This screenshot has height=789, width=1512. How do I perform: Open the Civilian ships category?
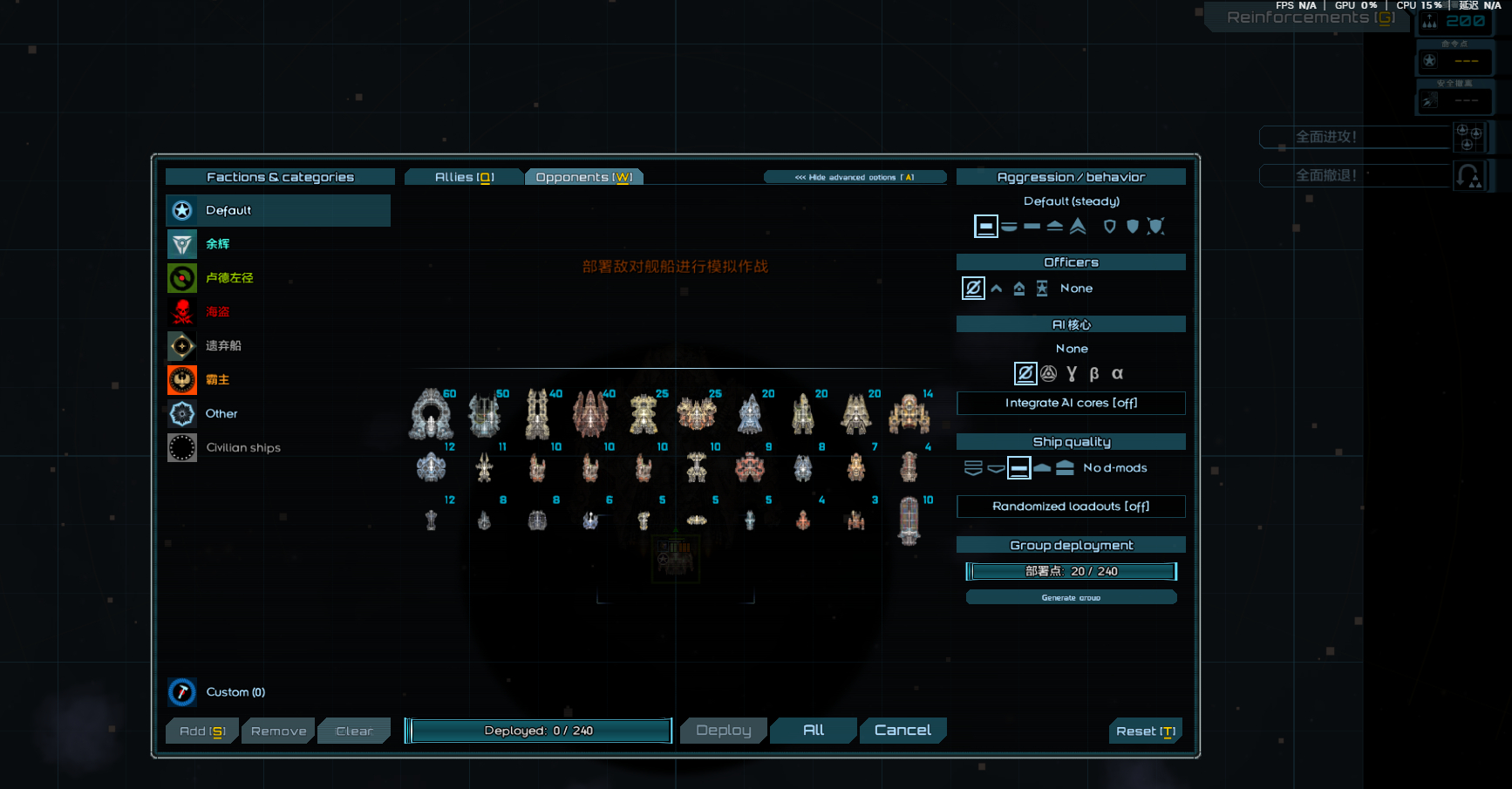242,448
